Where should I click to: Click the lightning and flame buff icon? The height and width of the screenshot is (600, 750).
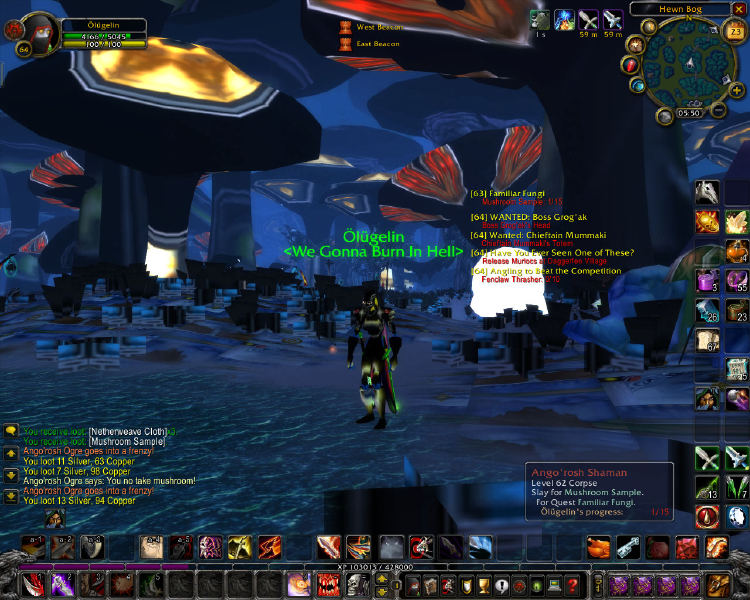click(564, 19)
